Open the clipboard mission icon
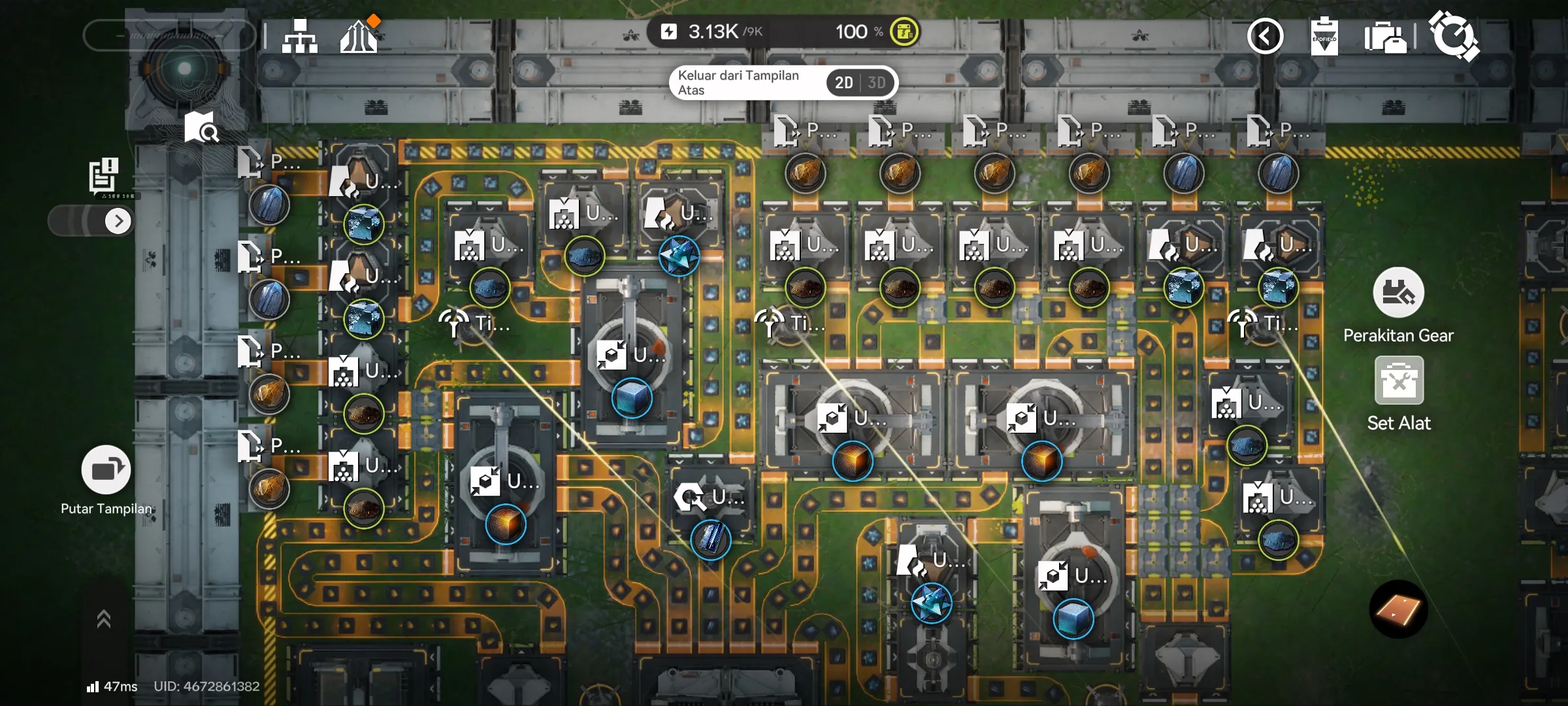This screenshot has height=706, width=1568. (1324, 36)
